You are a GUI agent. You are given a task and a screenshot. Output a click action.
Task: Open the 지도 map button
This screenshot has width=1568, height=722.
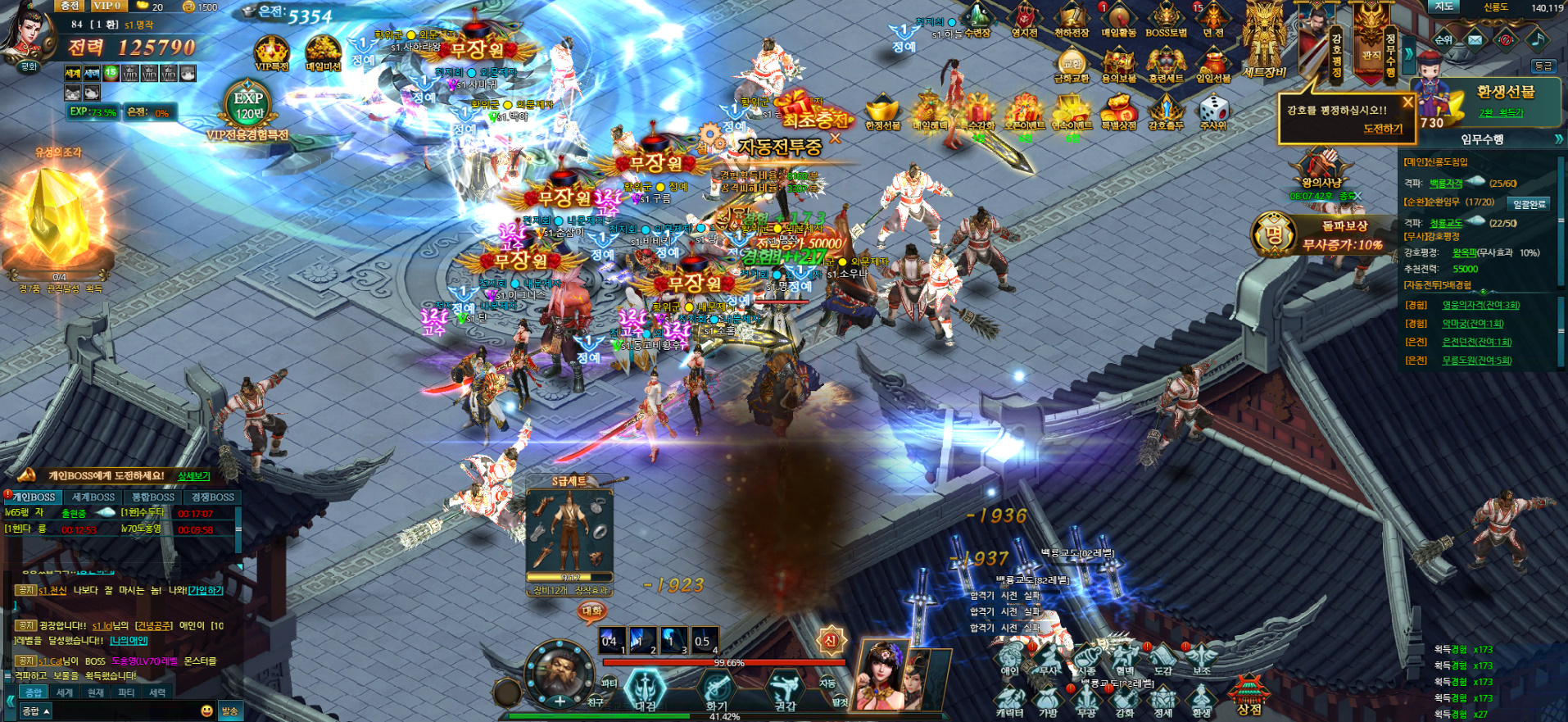pyautogui.click(x=1444, y=7)
